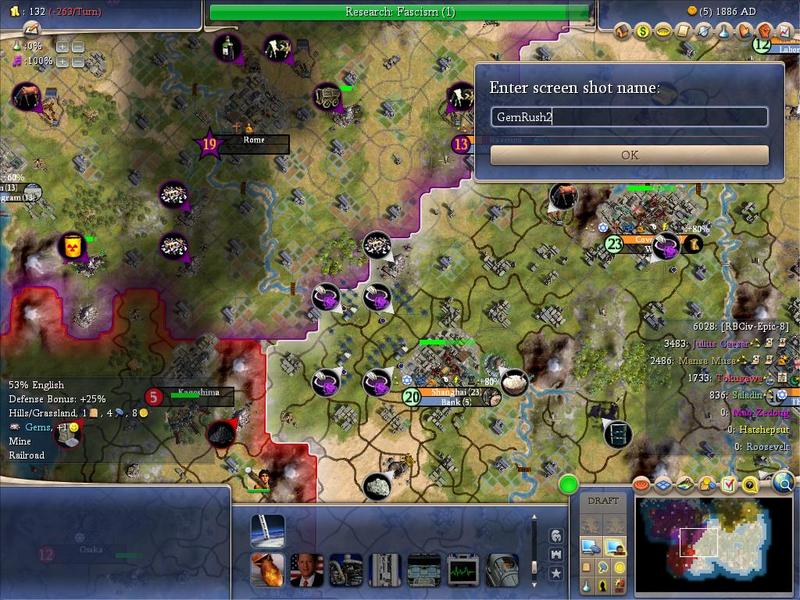Image resolution: width=800 pixels, height=600 pixels.
Task: Open the globe view magnifier icon
Action: tap(783, 484)
